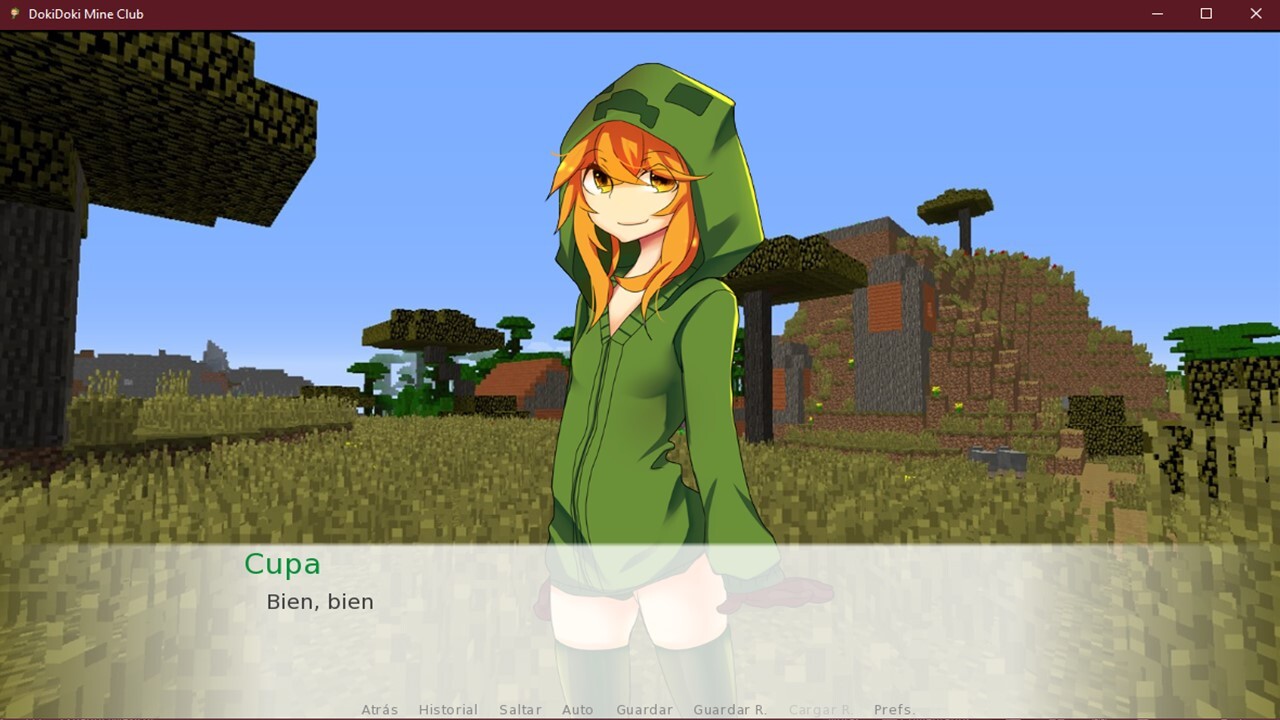Open the "Guardar R." save screen
The height and width of the screenshot is (720, 1280).
[729, 709]
